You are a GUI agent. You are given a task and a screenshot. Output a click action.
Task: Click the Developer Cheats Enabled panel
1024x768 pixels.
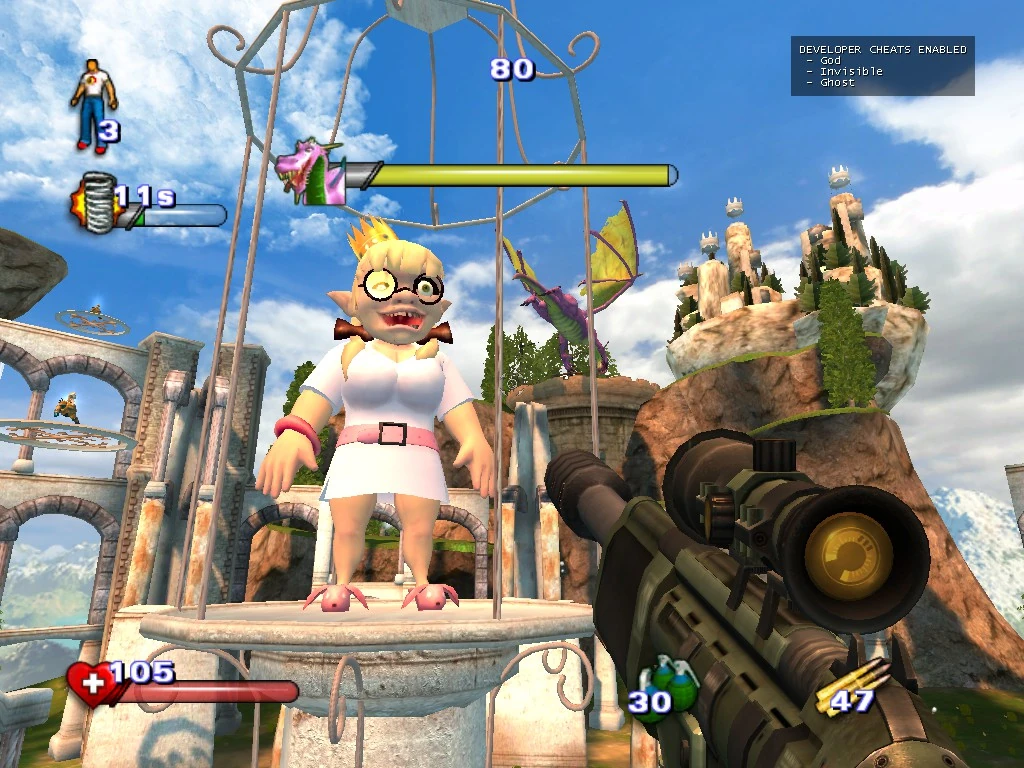coord(882,66)
